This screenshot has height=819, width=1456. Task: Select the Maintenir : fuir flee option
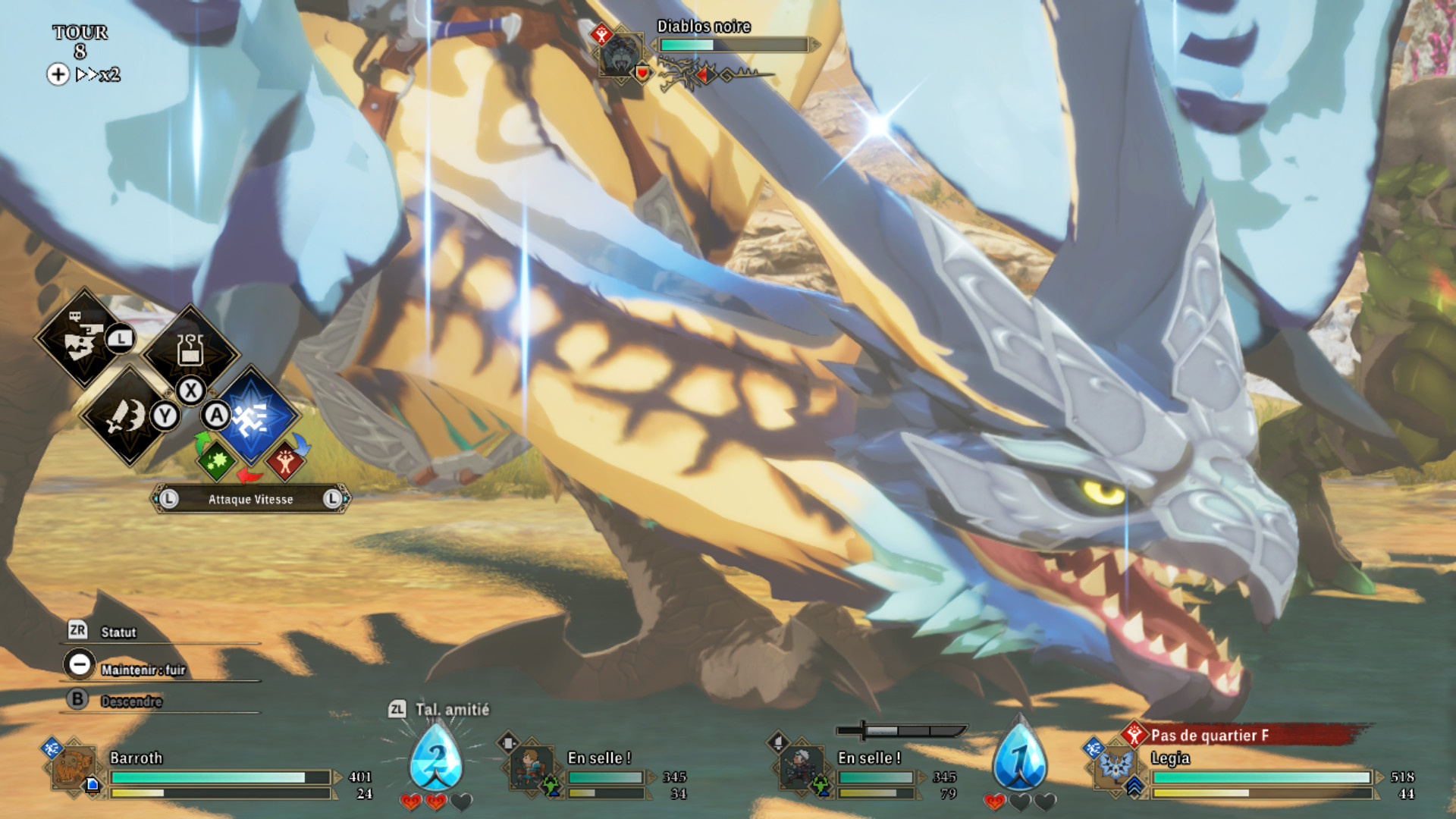click(143, 670)
